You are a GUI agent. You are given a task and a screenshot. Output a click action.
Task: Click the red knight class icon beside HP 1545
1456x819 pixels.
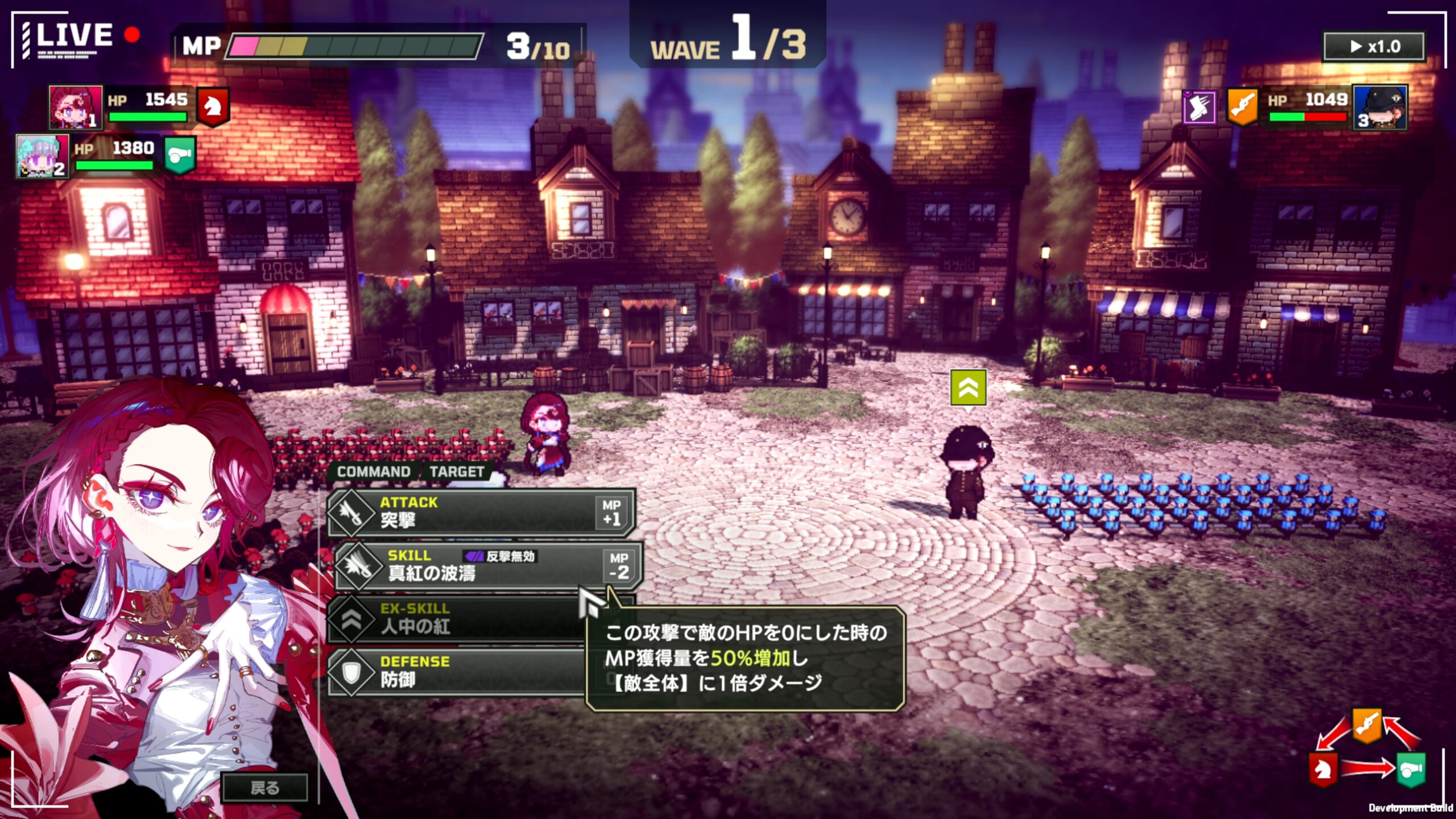coord(213,106)
